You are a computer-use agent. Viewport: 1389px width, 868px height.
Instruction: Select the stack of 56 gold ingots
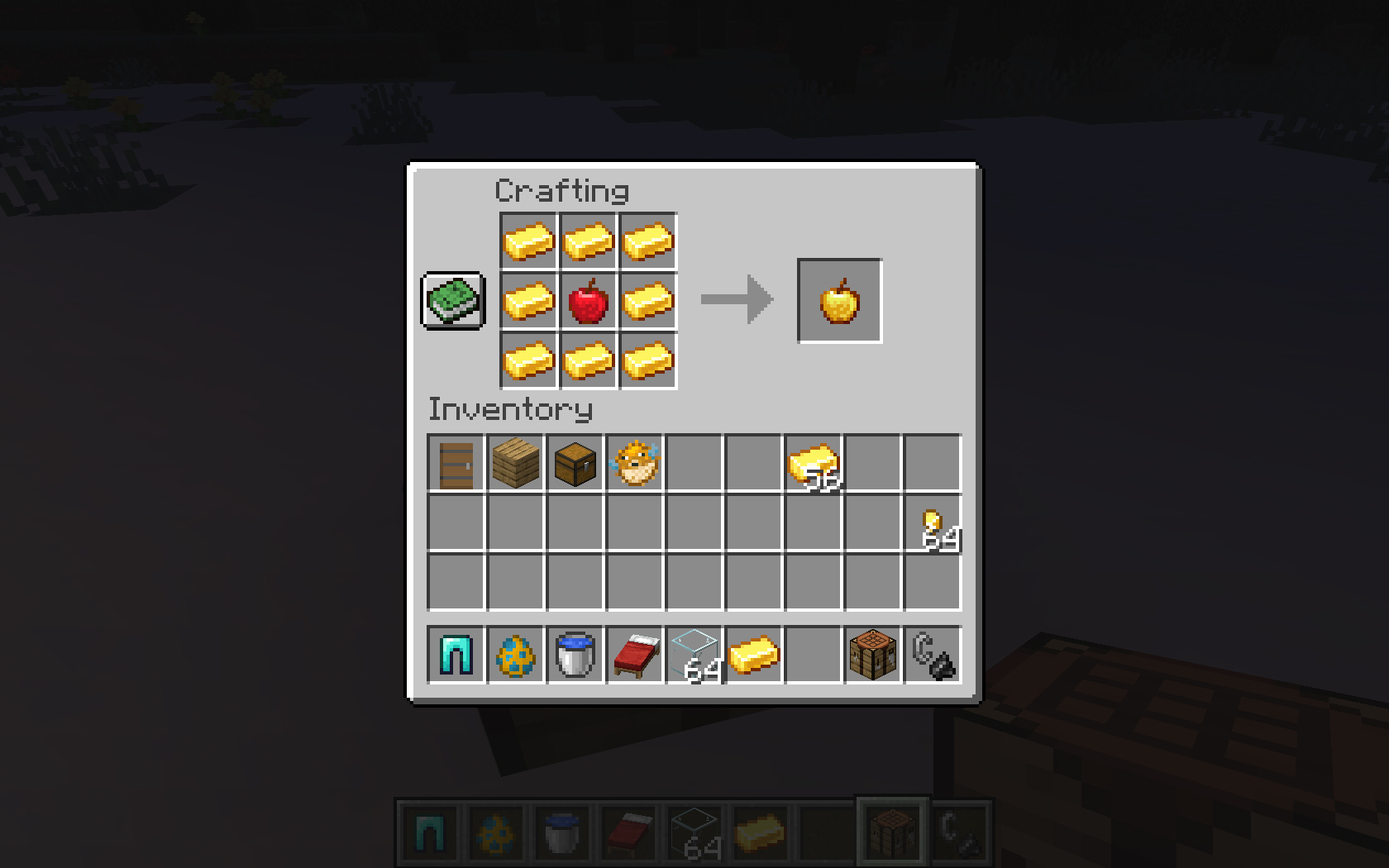pos(814,464)
